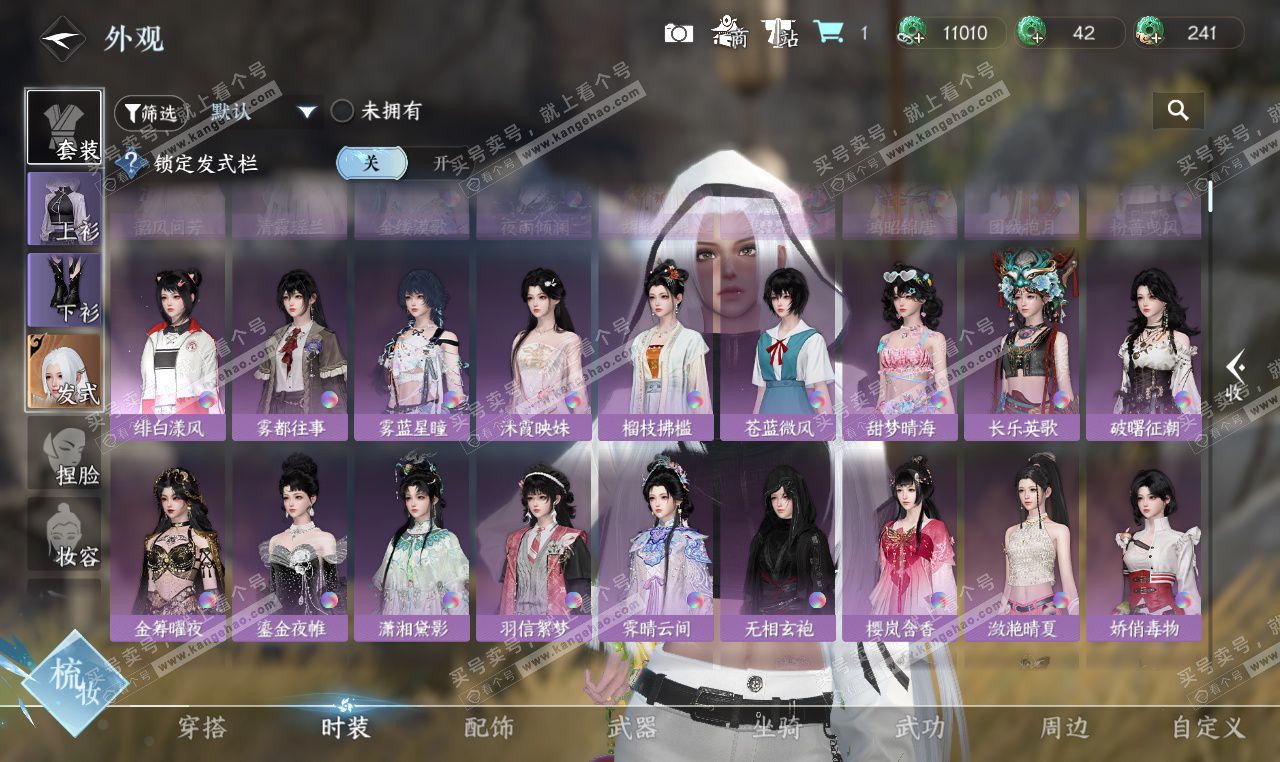Switch to the 套装 outfit category
Image resolution: width=1280 pixels, height=762 pixels.
(64, 127)
